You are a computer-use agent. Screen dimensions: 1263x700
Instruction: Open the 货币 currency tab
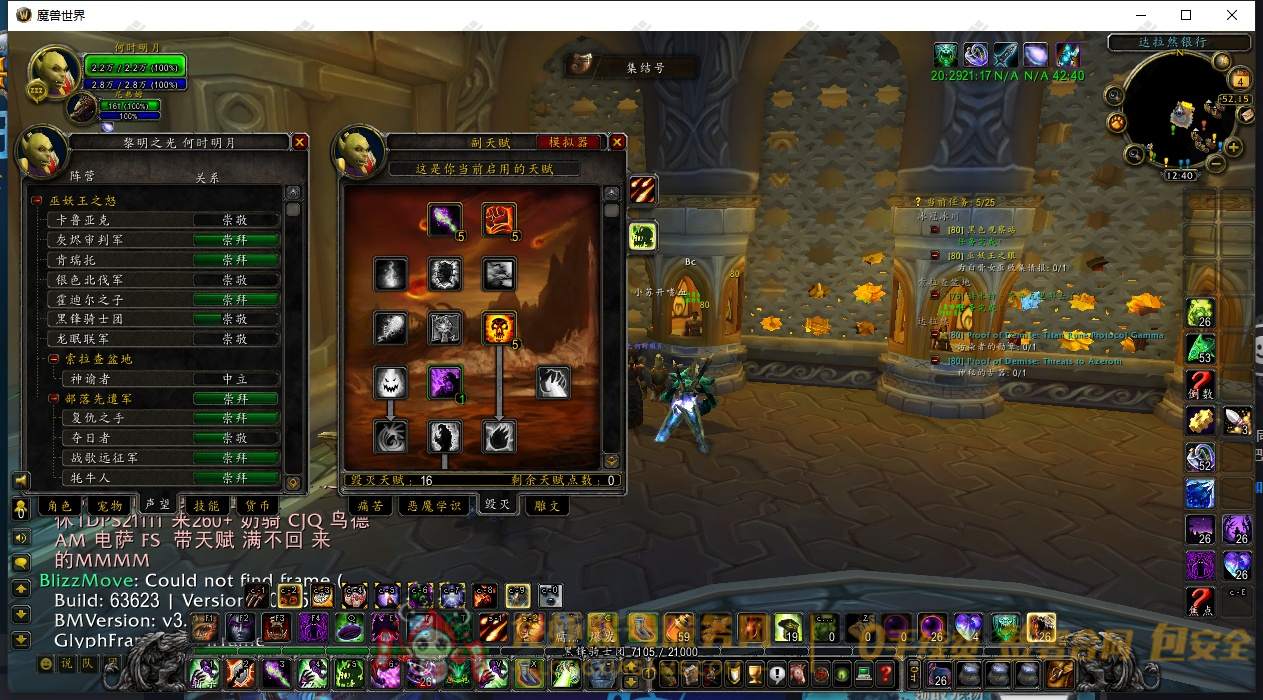tap(256, 506)
